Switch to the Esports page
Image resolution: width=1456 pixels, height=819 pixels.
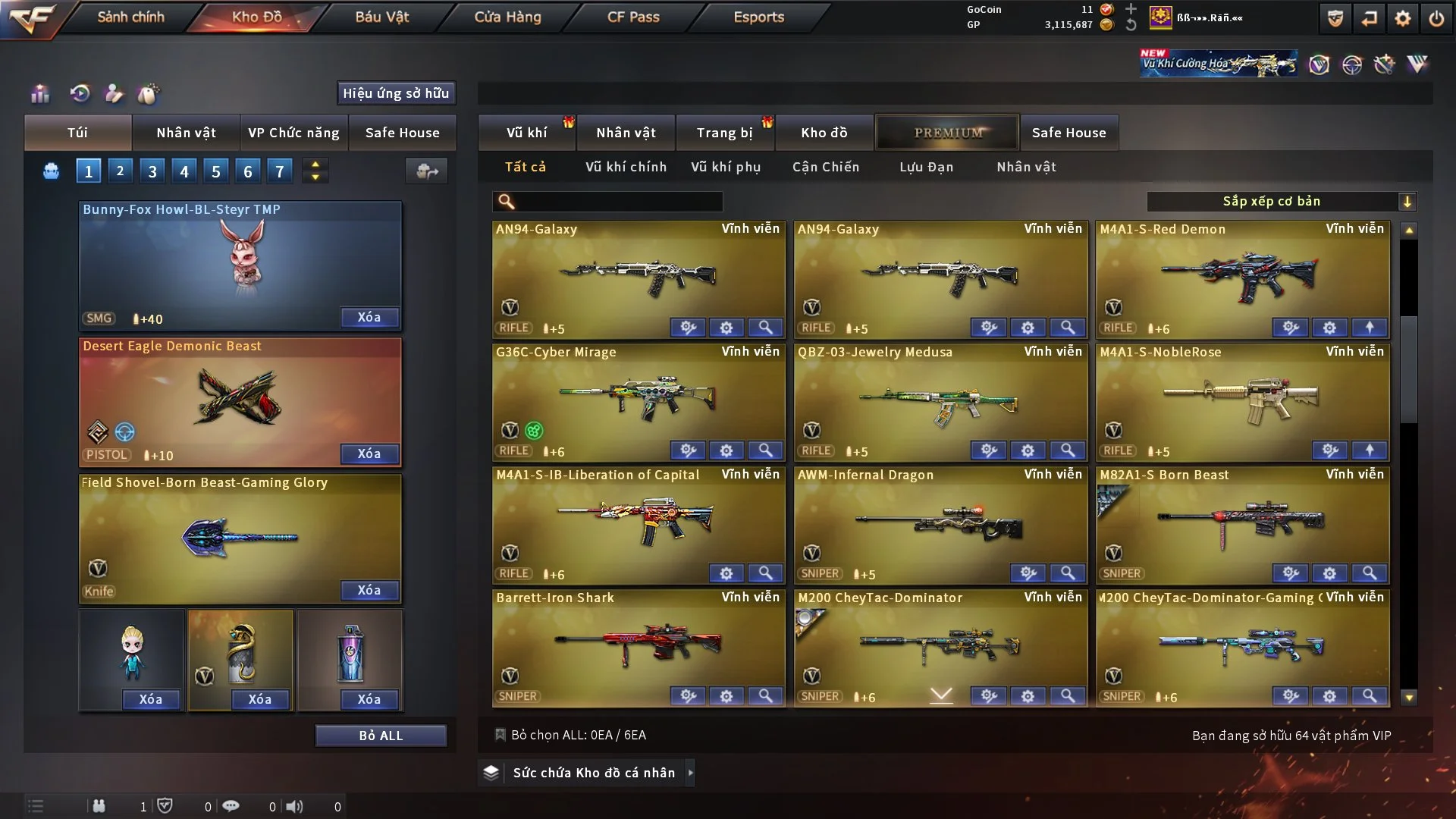(758, 17)
